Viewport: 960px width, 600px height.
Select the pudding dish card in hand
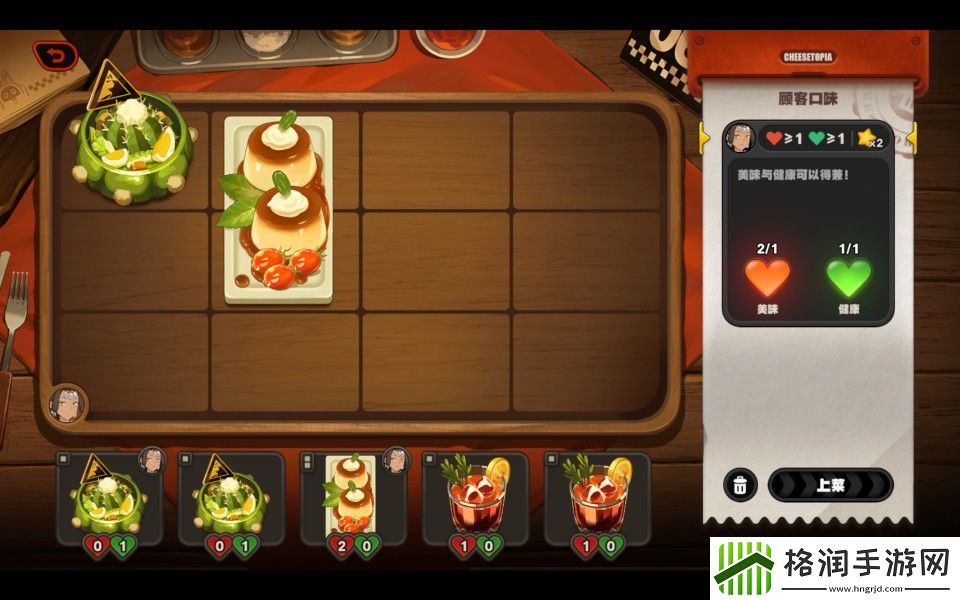(354, 498)
